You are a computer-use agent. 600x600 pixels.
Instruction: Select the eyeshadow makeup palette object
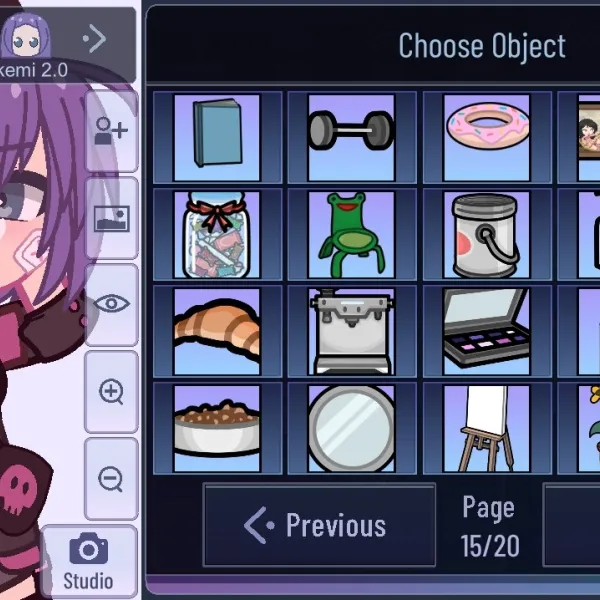click(486, 331)
